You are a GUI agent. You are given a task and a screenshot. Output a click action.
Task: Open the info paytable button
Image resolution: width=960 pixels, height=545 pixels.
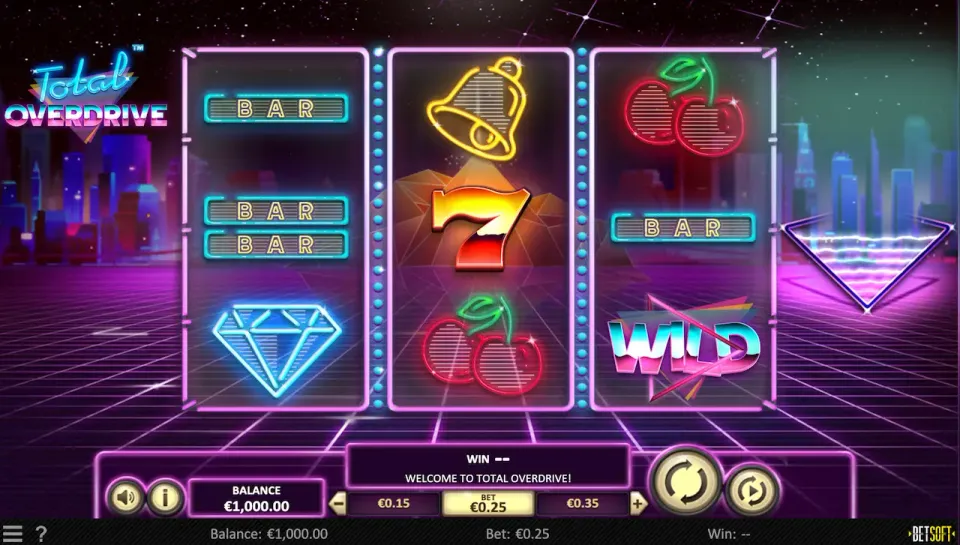coord(163,496)
